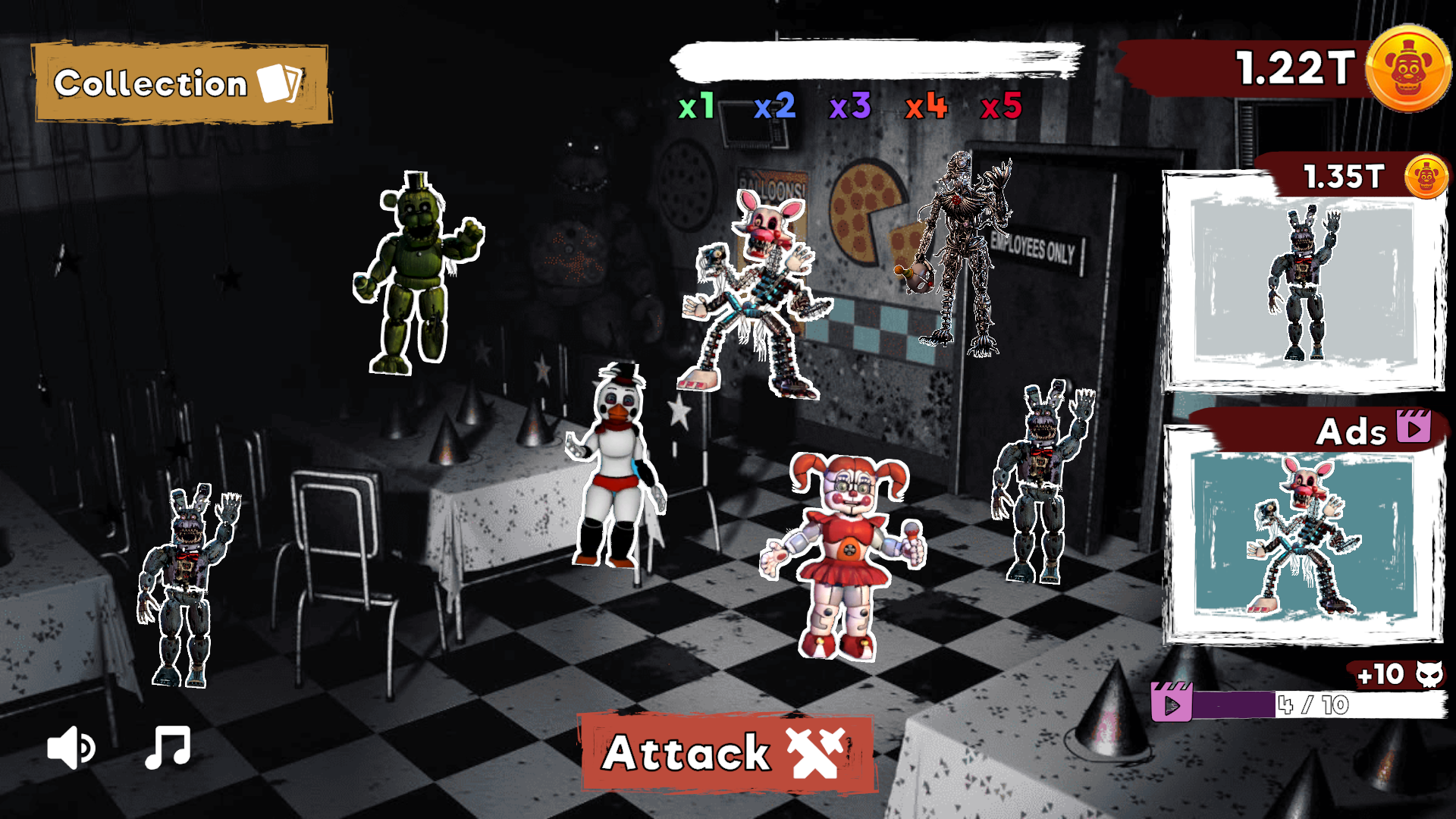
Task: Select the crossed weapons icon on Attack button
Action: (x=815, y=753)
